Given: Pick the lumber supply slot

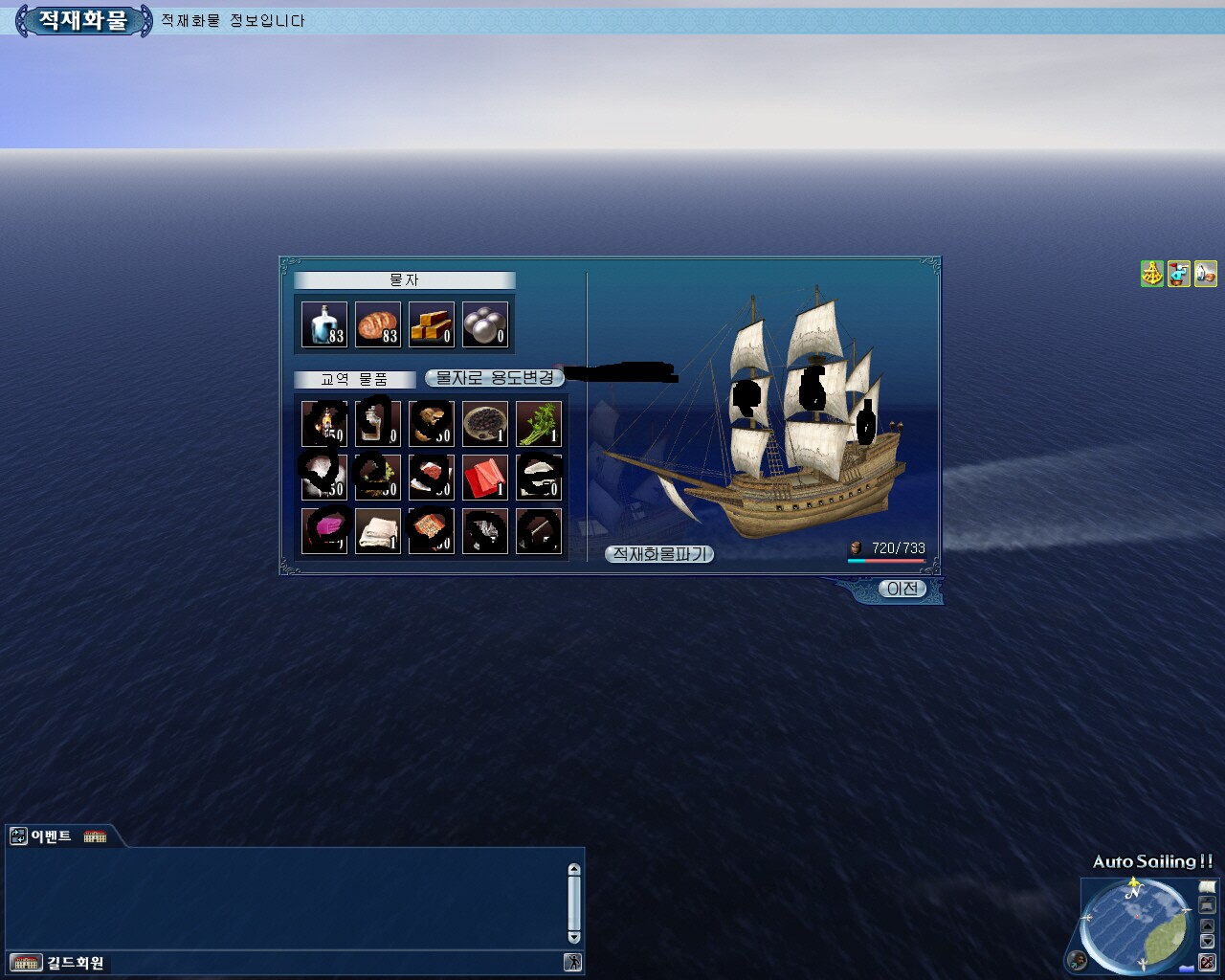Looking at the screenshot, I should pos(432,324).
